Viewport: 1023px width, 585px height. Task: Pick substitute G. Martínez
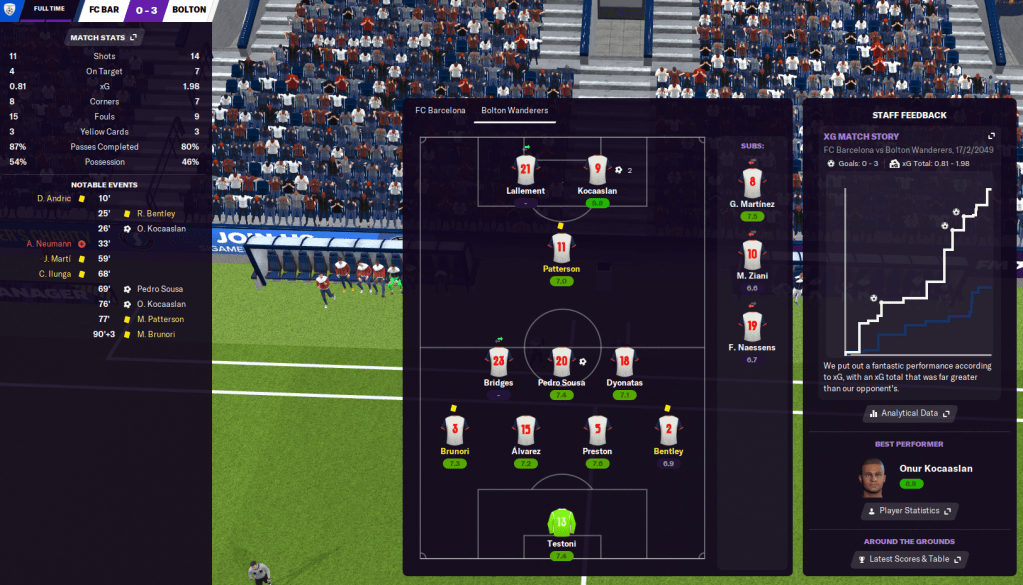point(753,183)
